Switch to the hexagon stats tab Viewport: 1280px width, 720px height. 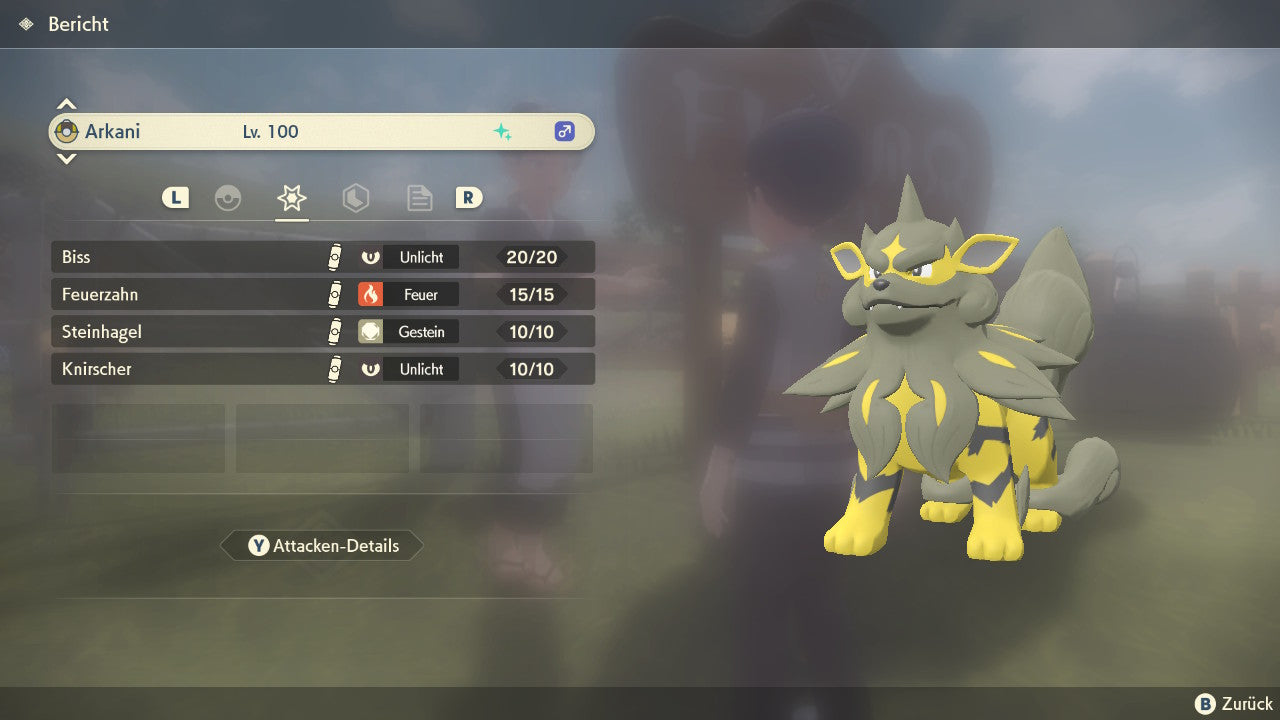[356, 198]
